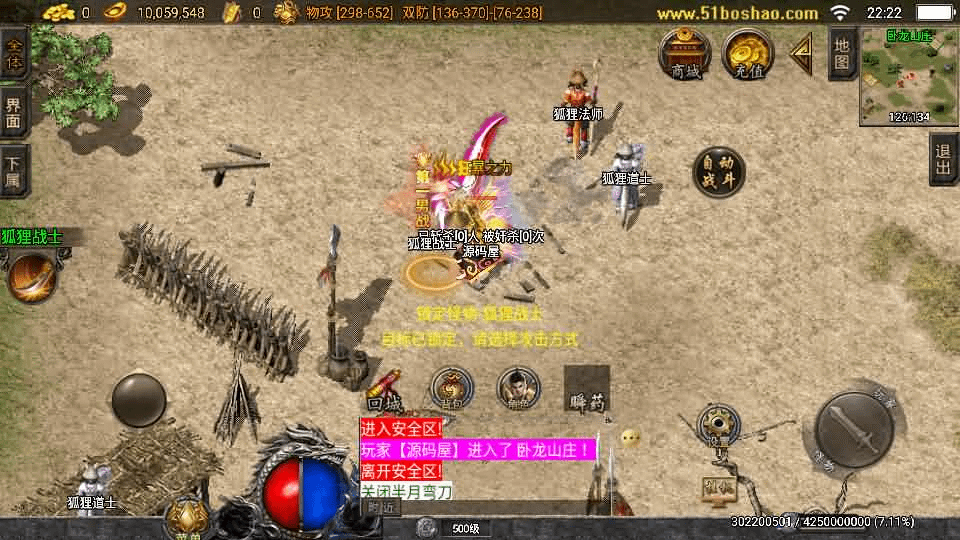Tap the 退出 exit button
960x540 pixels.
click(943, 160)
